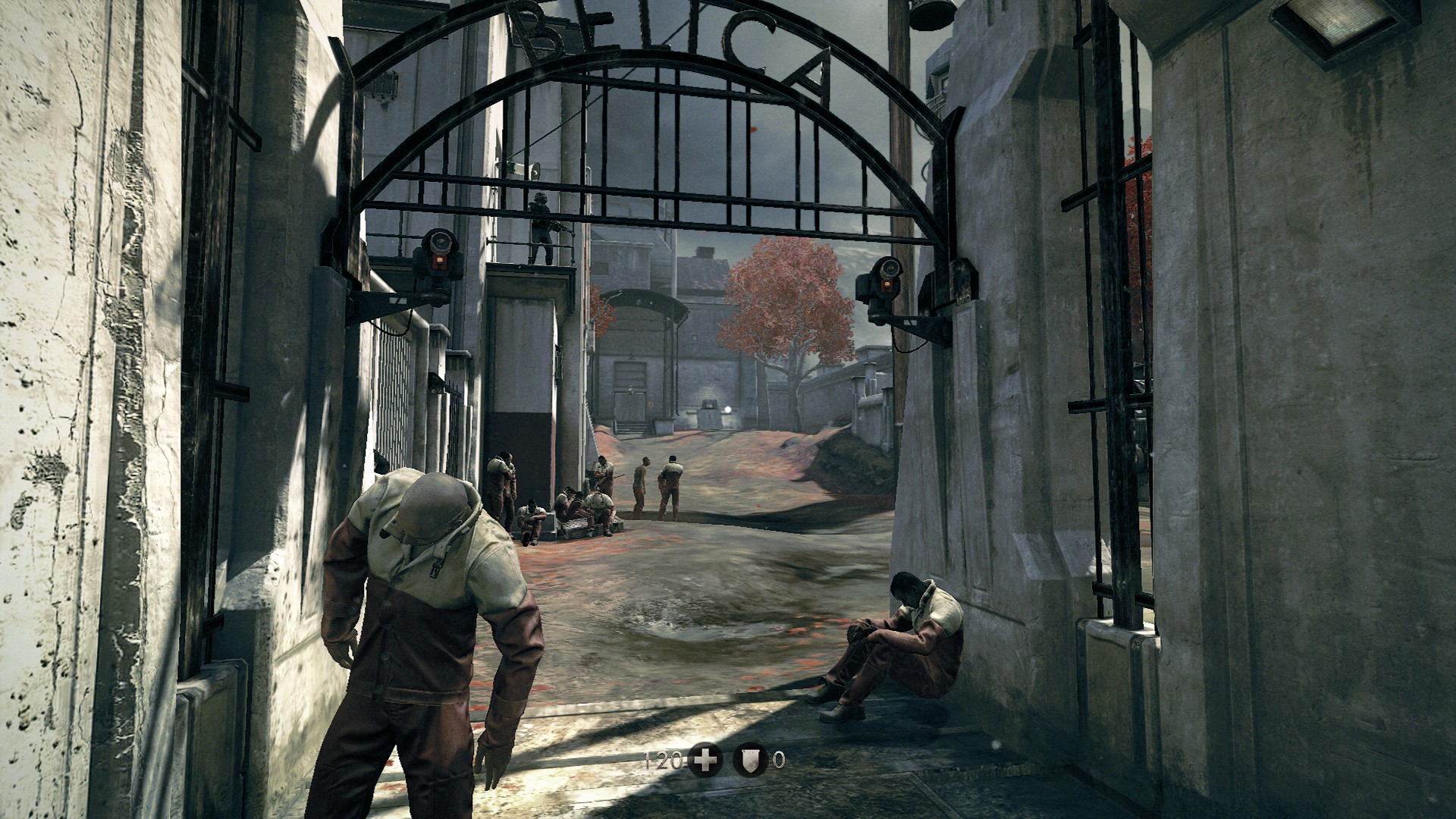This screenshot has width=1456, height=819.
Task: Click the armor shield icon
Action: pyautogui.click(x=750, y=760)
